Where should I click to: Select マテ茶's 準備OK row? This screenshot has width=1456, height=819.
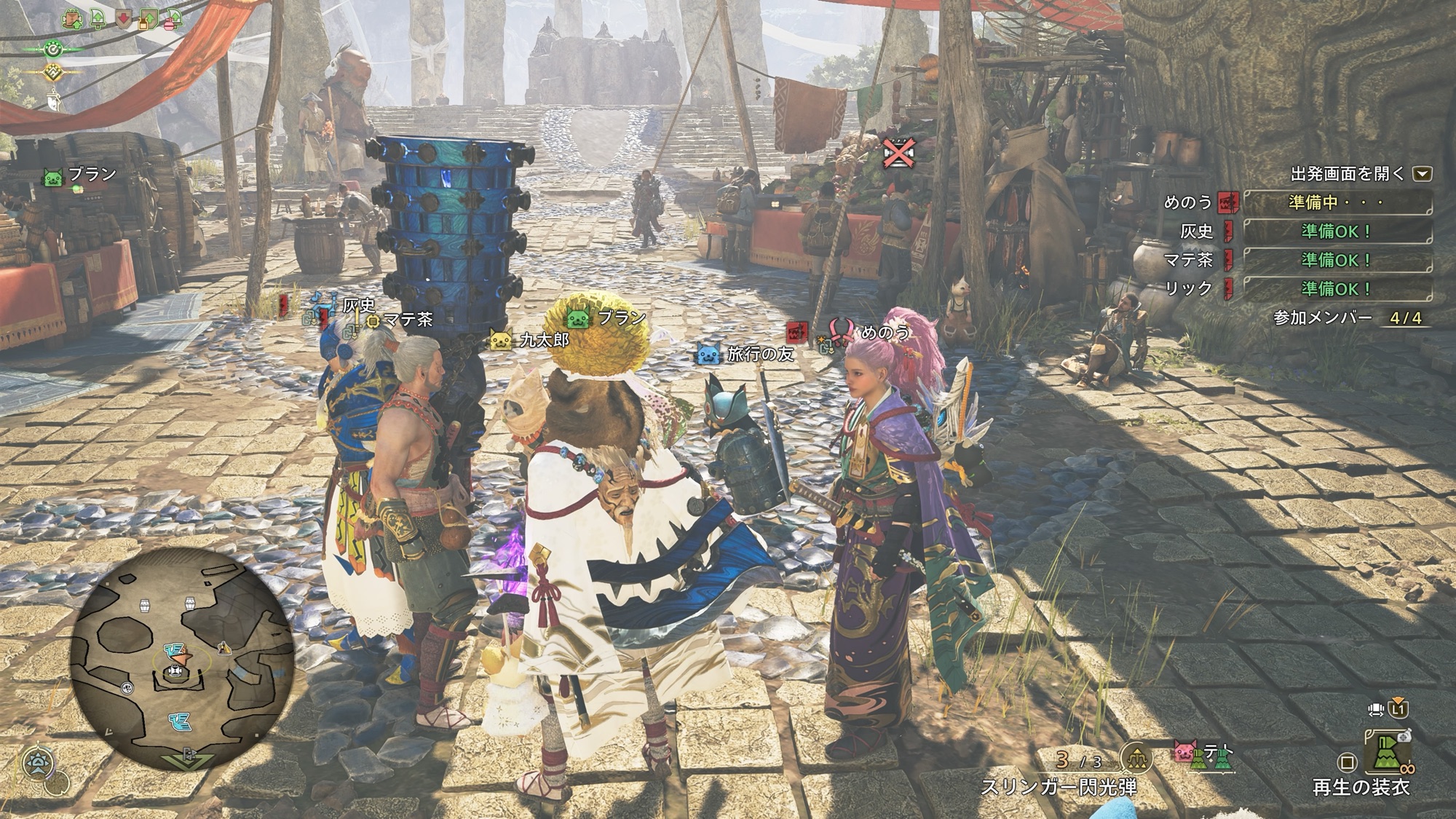1337,260
